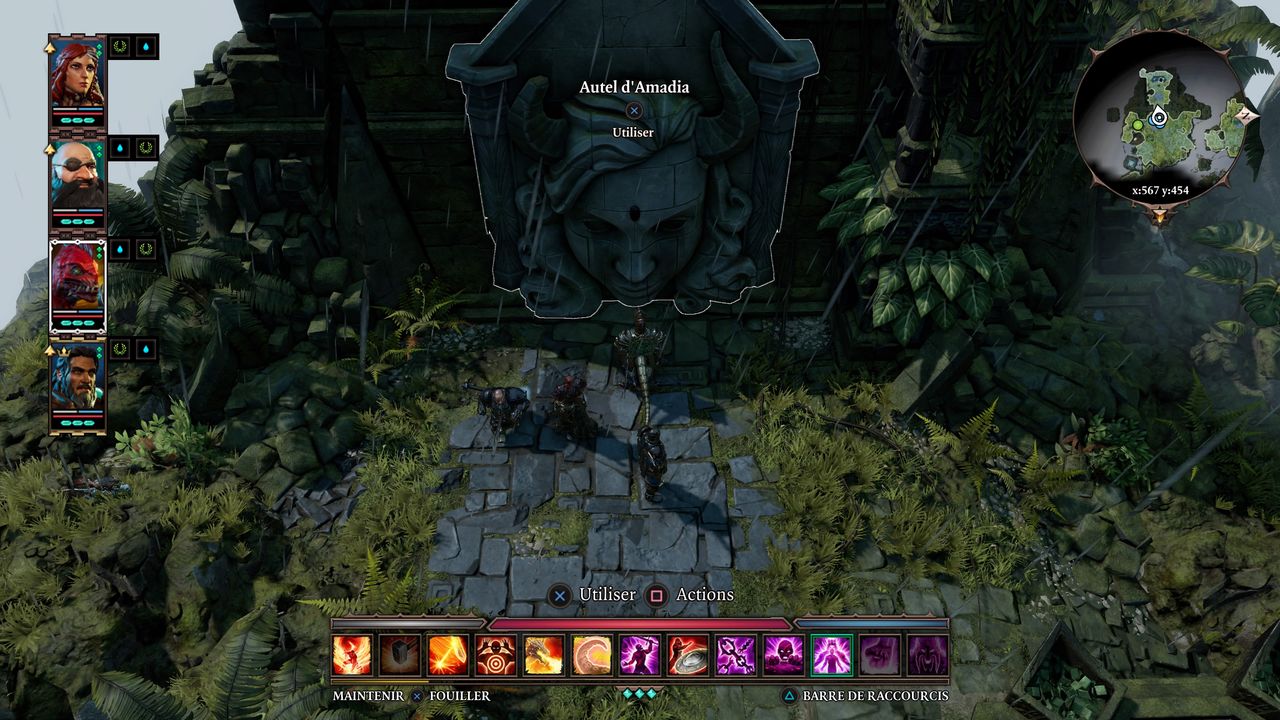Cast the fiery slash skill
This screenshot has height=720, width=1280.
pyautogui.click(x=448, y=655)
